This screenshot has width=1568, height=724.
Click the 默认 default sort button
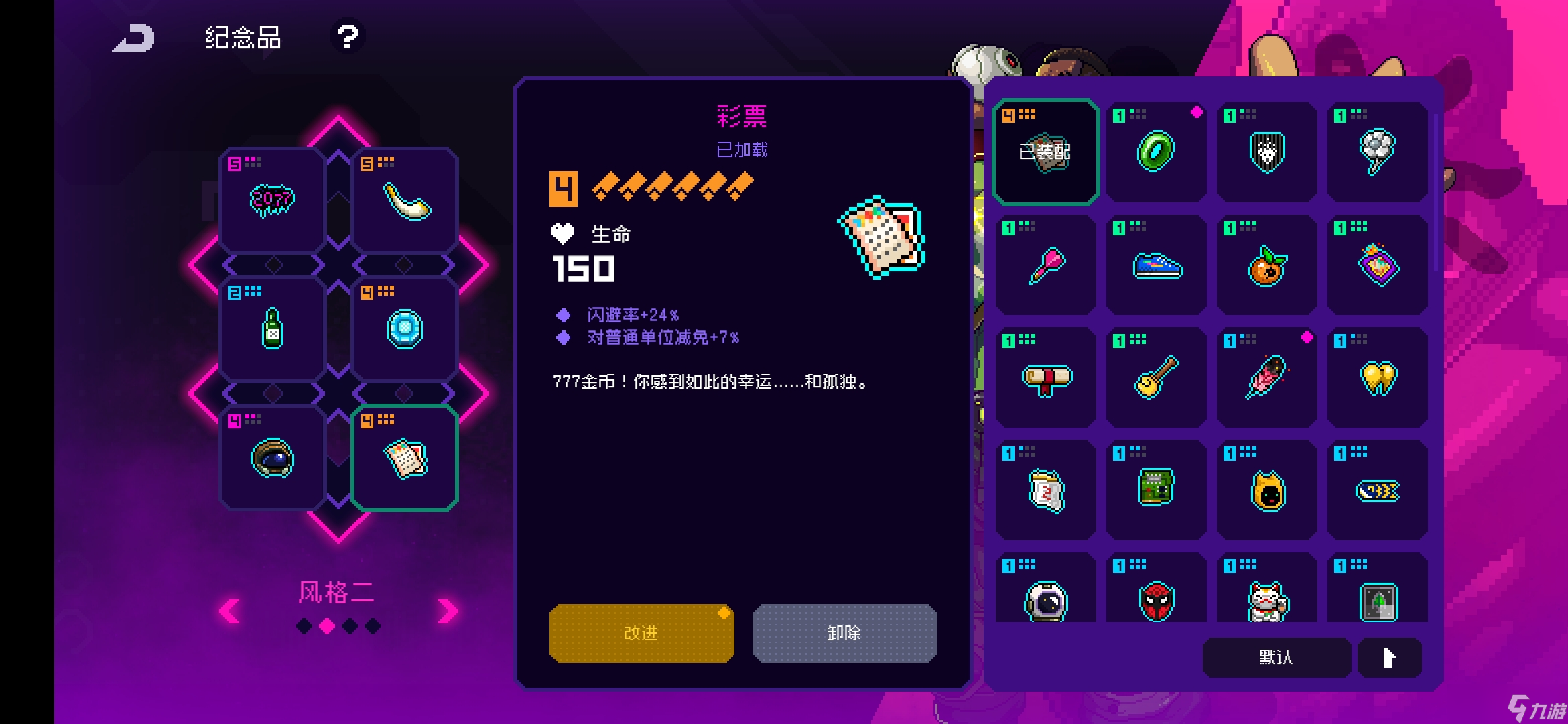[1275, 658]
